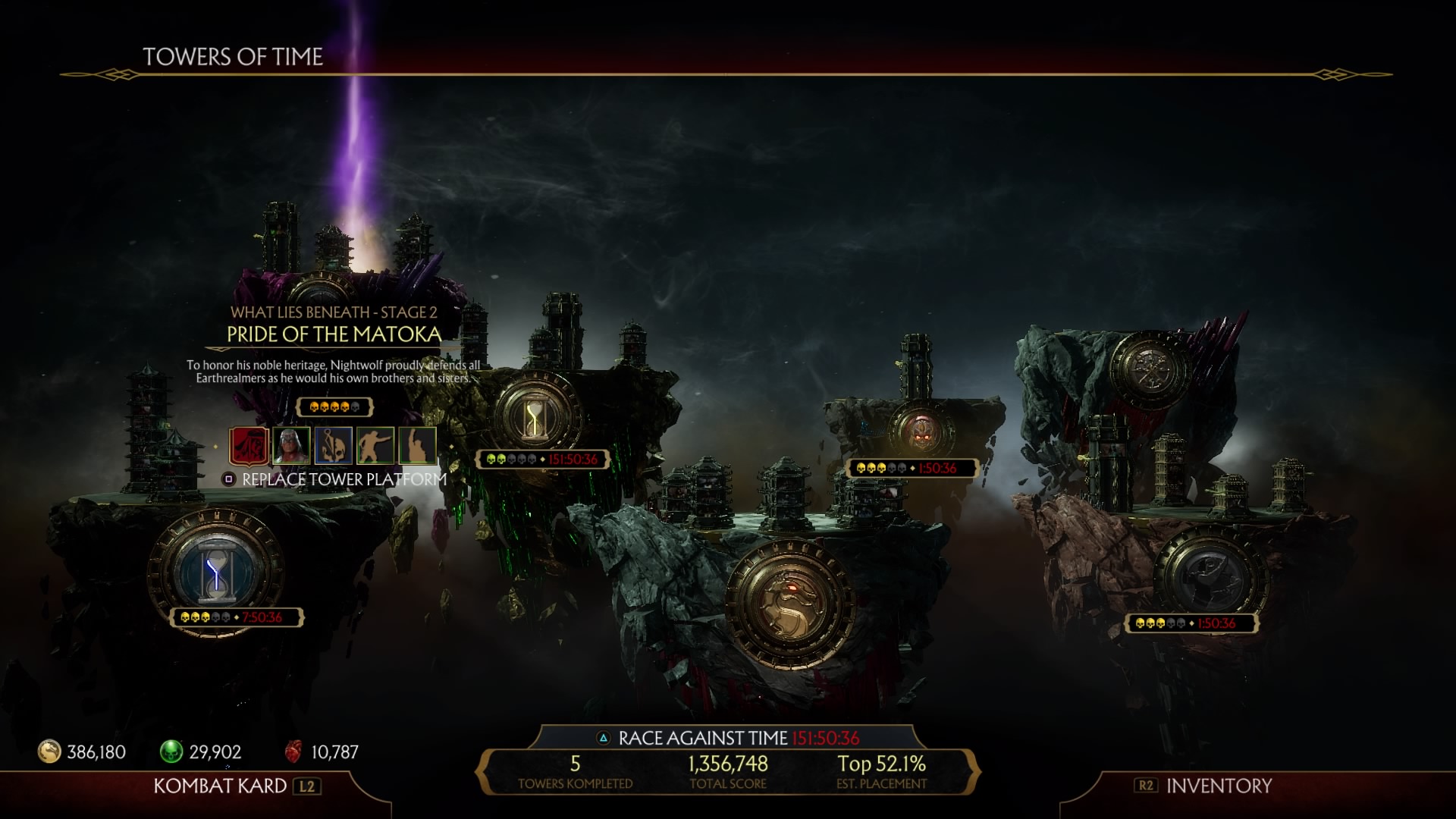The height and width of the screenshot is (819, 1456).
Task: Inspect the hook and skull modifier icon
Action: tap(334, 446)
